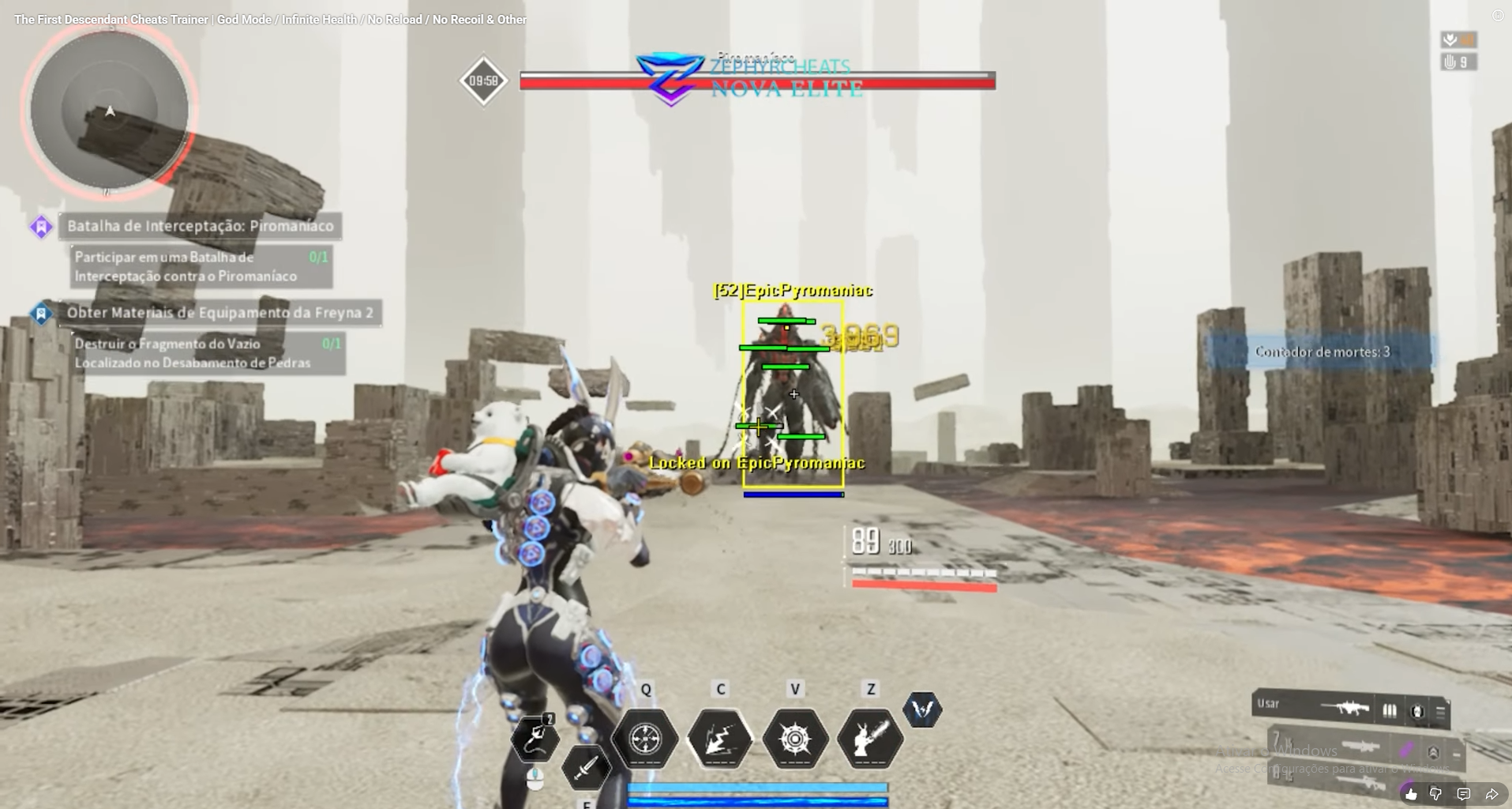This screenshot has height=809, width=1512.
Task: Activate the crosshair target skill icon
Action: tap(646, 739)
